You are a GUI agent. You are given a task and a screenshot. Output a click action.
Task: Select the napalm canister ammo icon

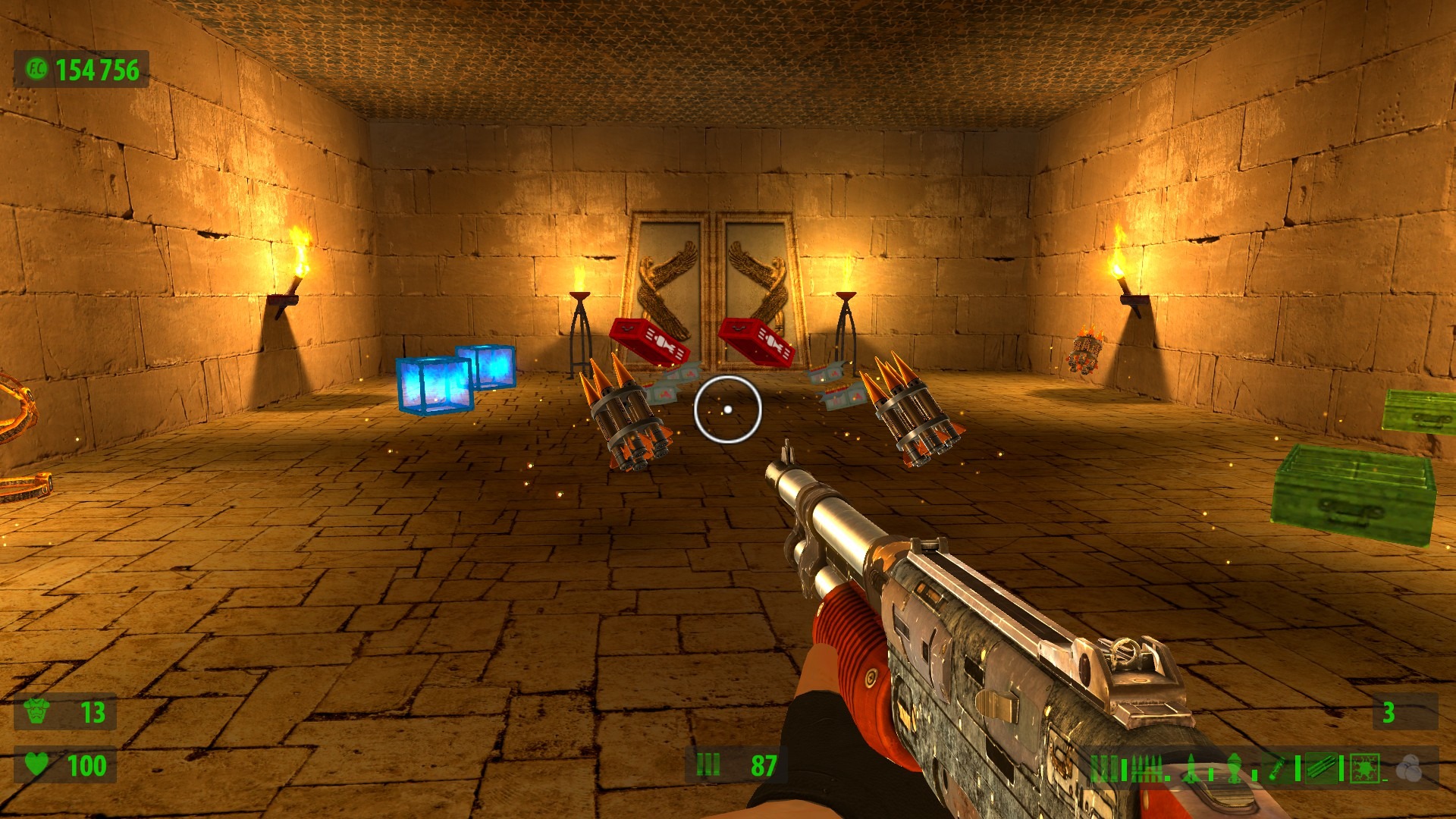(x=1277, y=768)
